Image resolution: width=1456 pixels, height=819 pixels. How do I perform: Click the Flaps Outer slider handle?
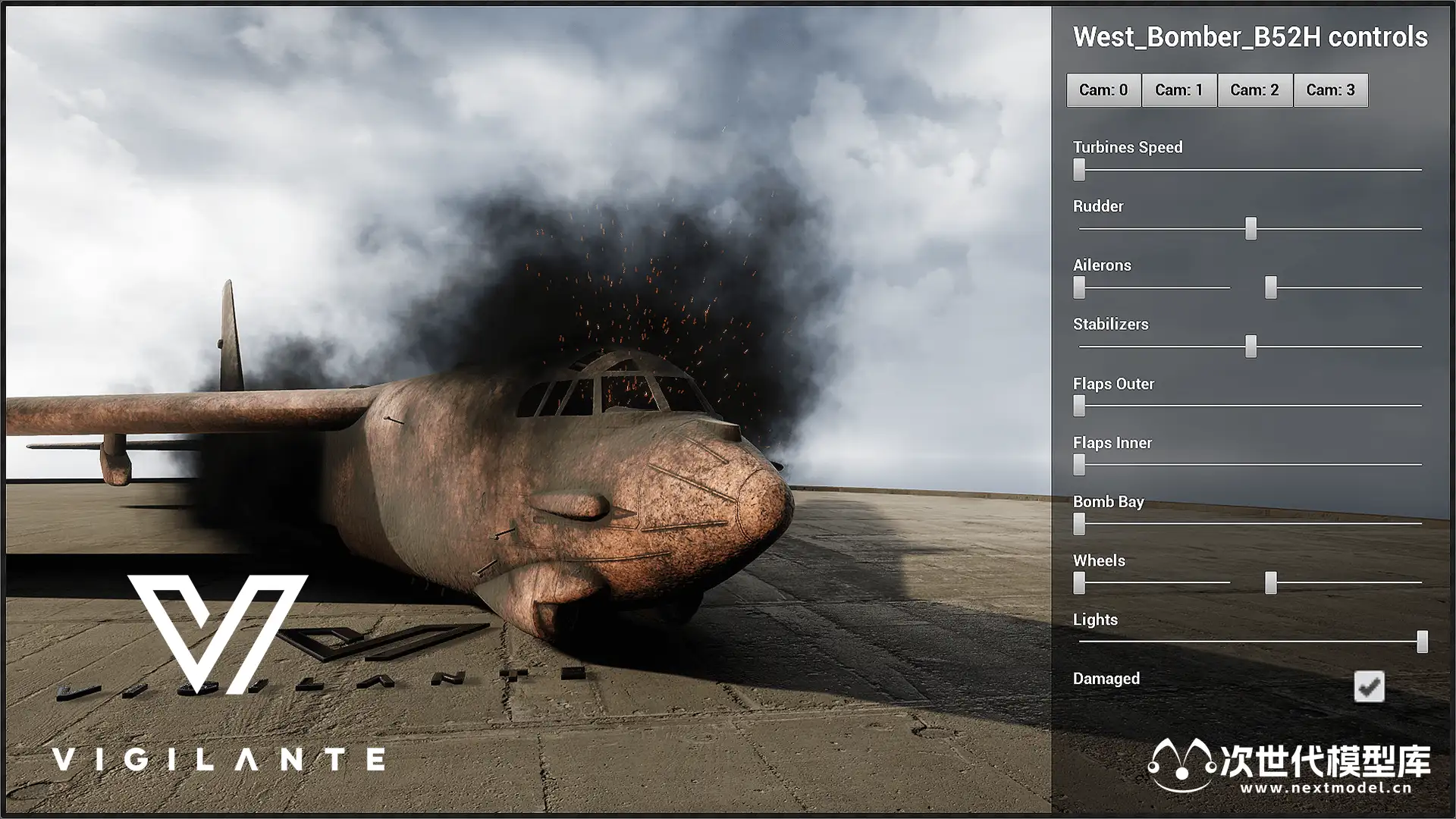coord(1079,406)
